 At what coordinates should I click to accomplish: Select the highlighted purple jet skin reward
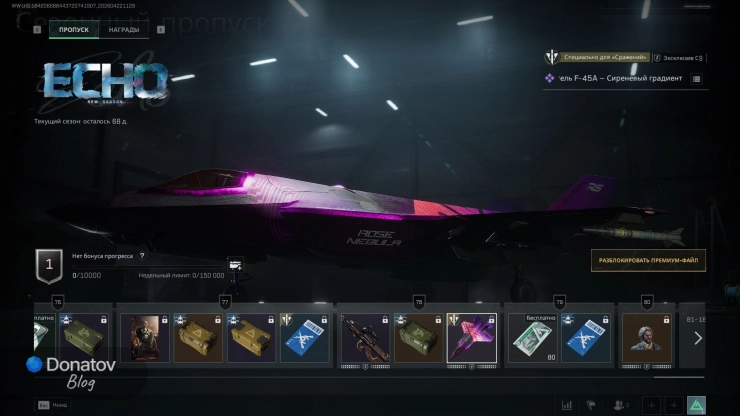pyautogui.click(x=471, y=338)
